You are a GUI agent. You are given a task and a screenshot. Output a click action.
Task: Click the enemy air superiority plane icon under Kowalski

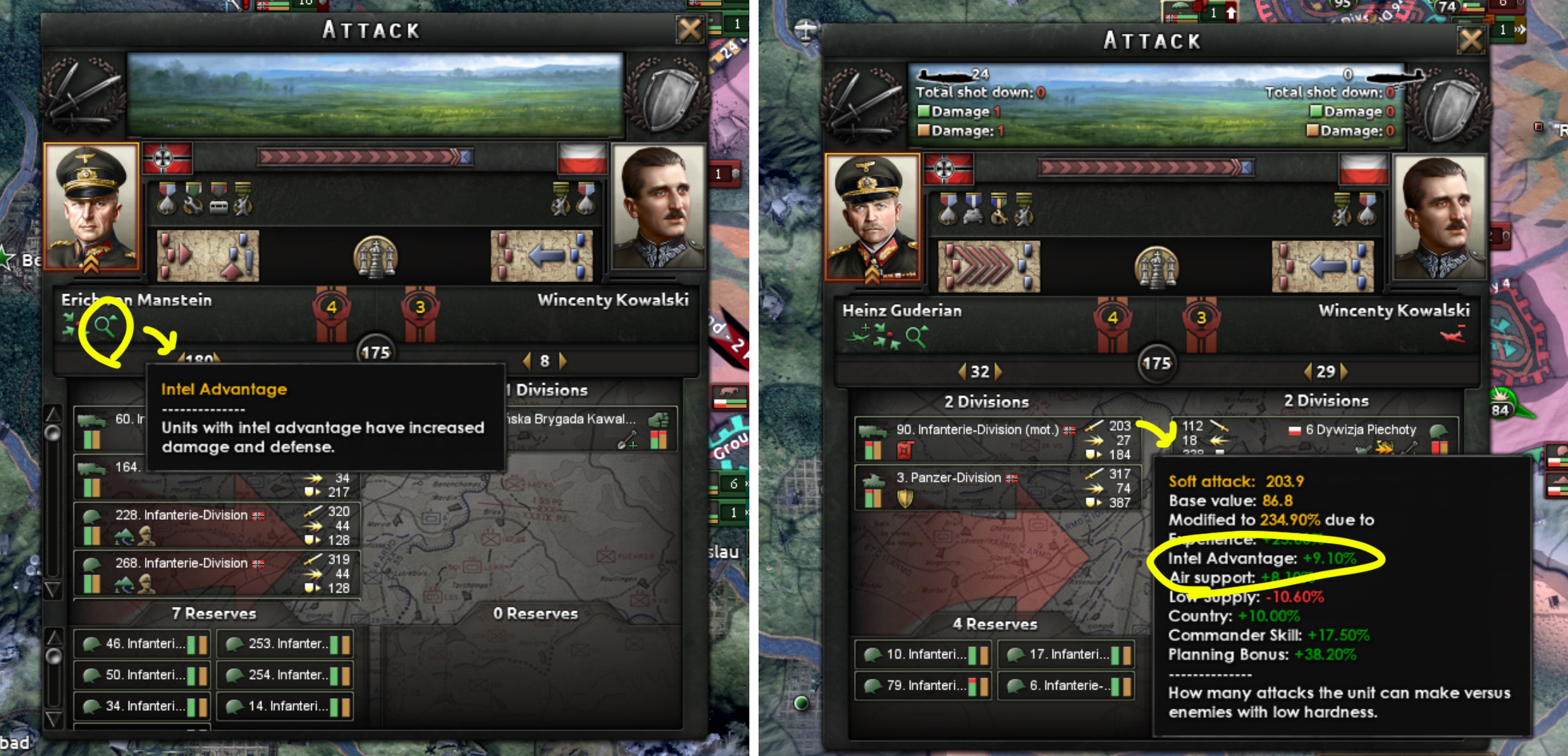tap(1453, 335)
